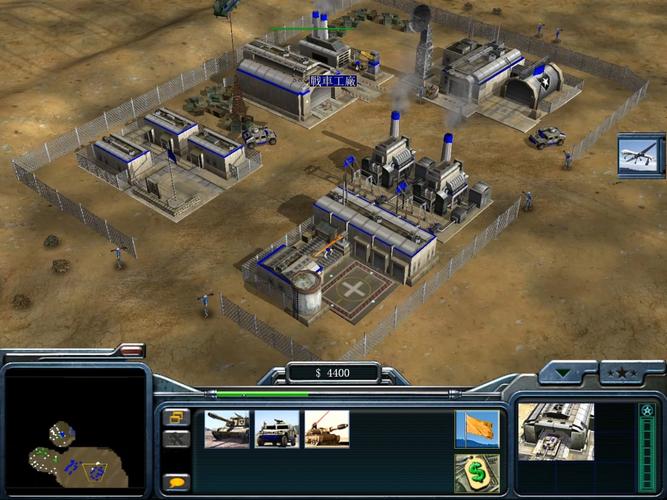The image size is (667, 500).
Task: Build the Crusader tank unit
Action: pyautogui.click(x=228, y=428)
